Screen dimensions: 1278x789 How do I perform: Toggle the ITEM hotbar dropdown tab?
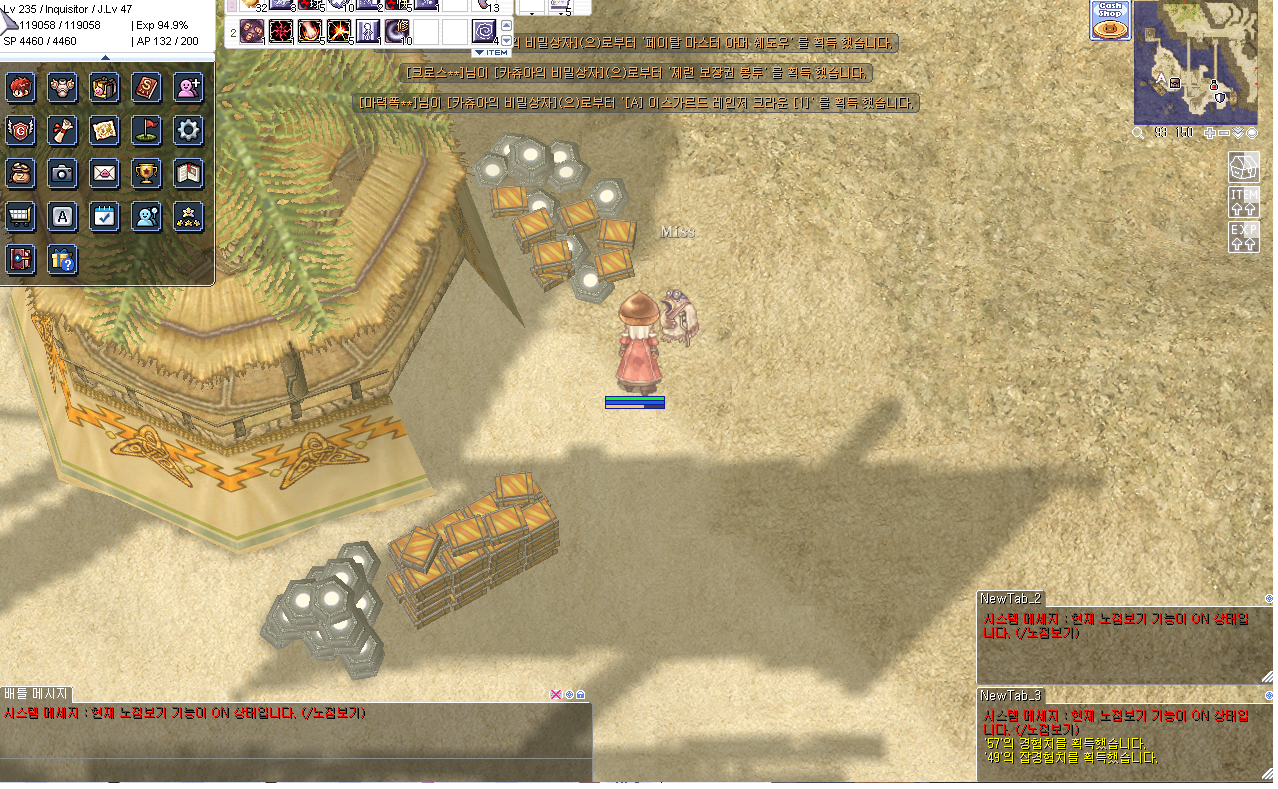[x=491, y=52]
